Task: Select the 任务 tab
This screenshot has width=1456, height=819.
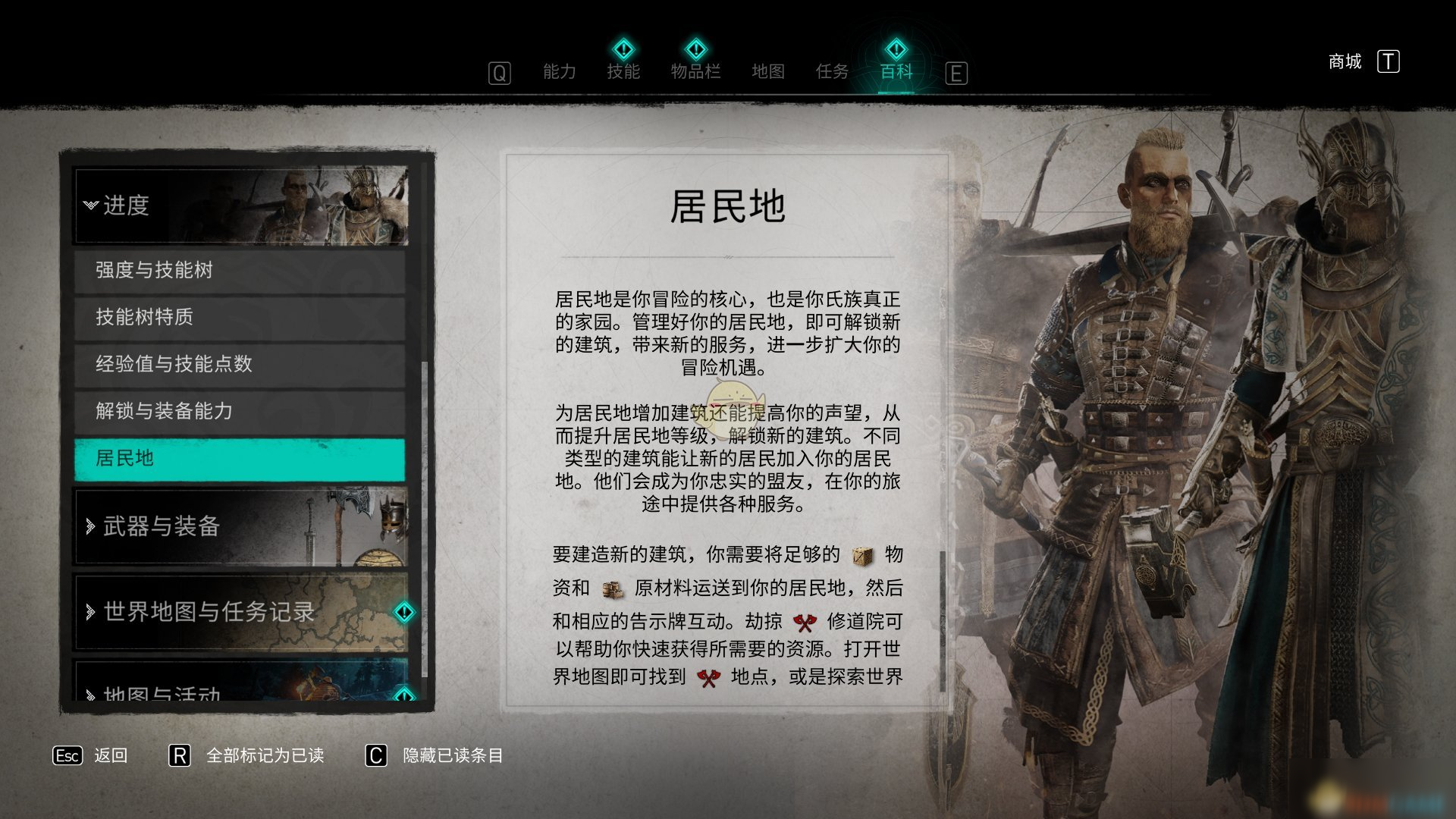Action: [831, 72]
